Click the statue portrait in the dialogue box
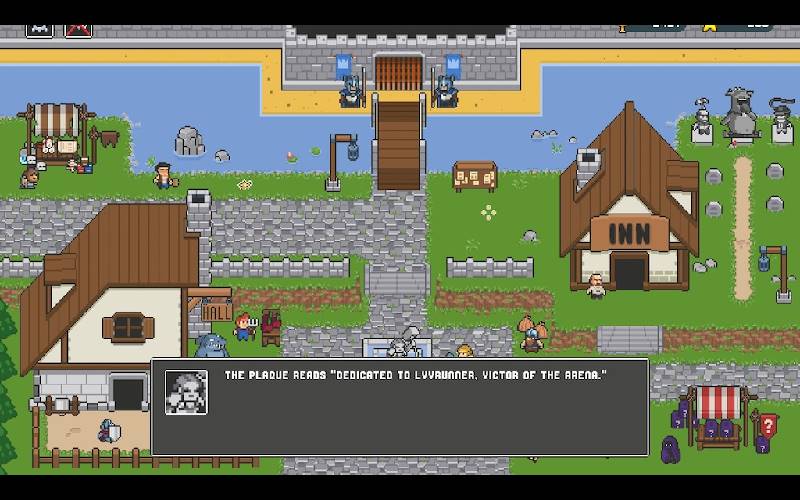 click(186, 392)
